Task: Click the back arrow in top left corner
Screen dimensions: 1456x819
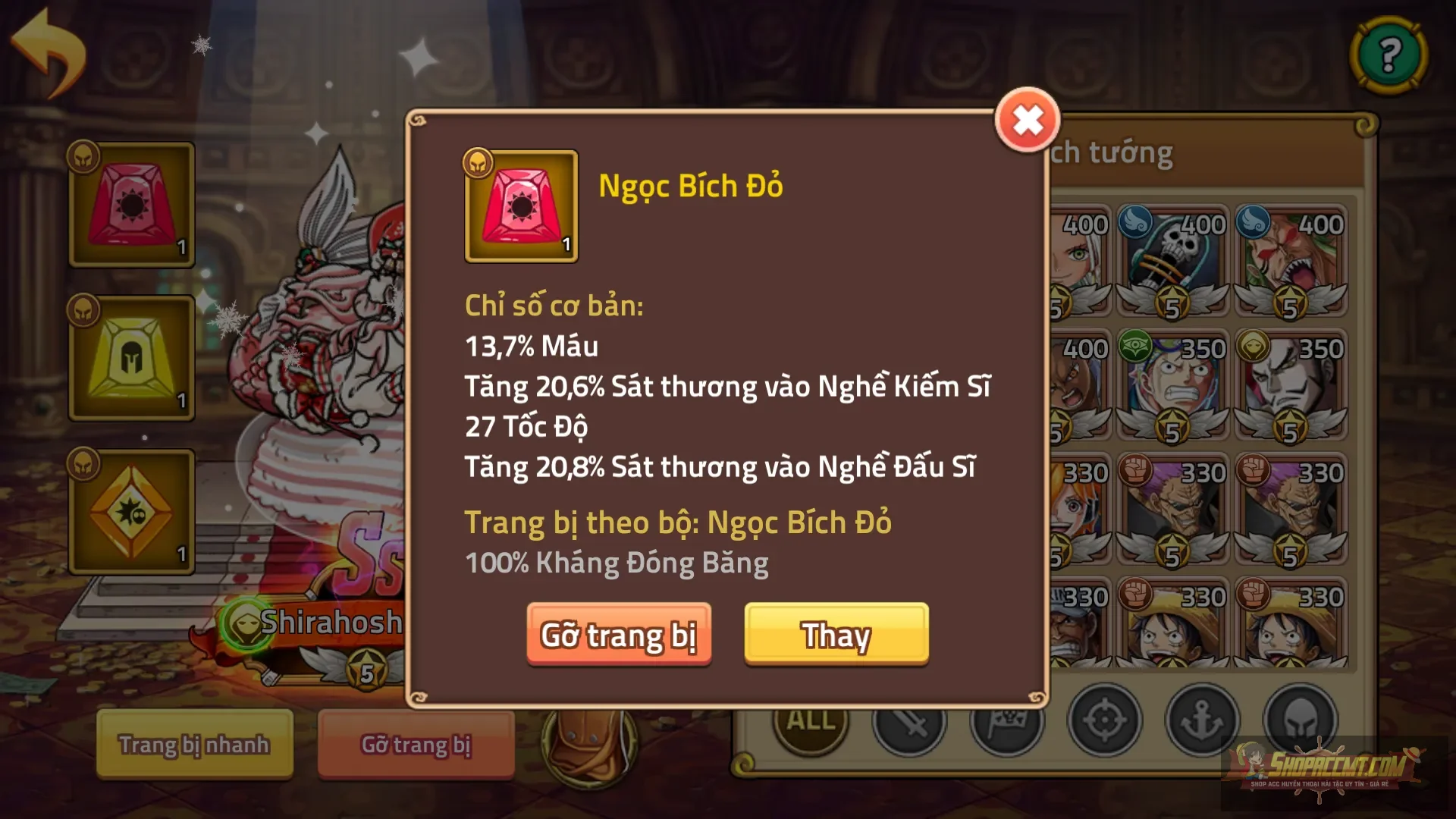Action: click(x=47, y=47)
